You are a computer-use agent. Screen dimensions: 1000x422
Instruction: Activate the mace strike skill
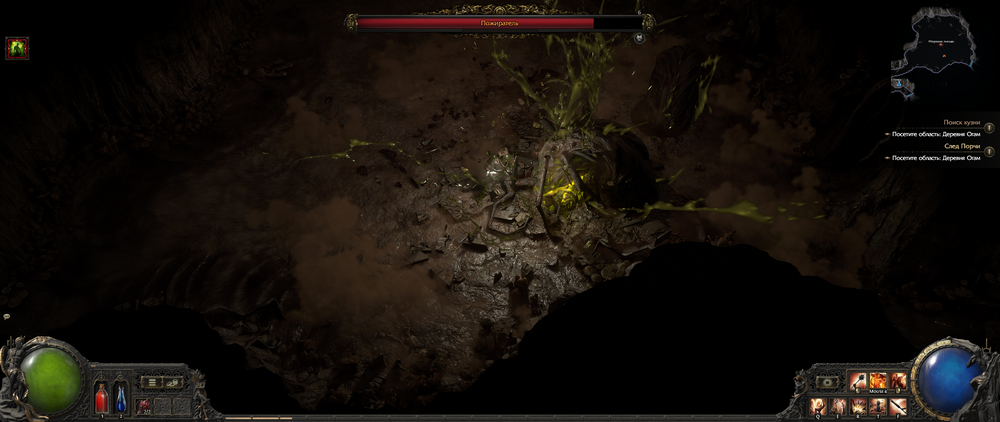857,381
